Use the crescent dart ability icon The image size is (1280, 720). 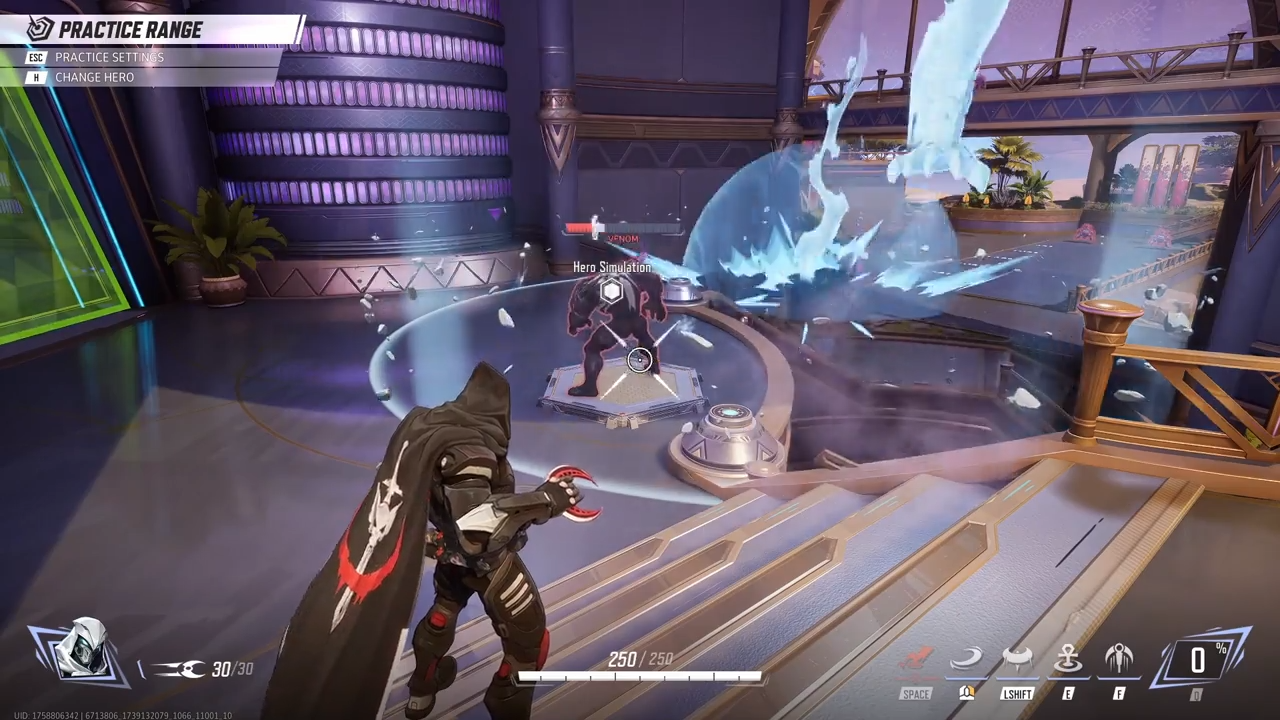(x=967, y=660)
